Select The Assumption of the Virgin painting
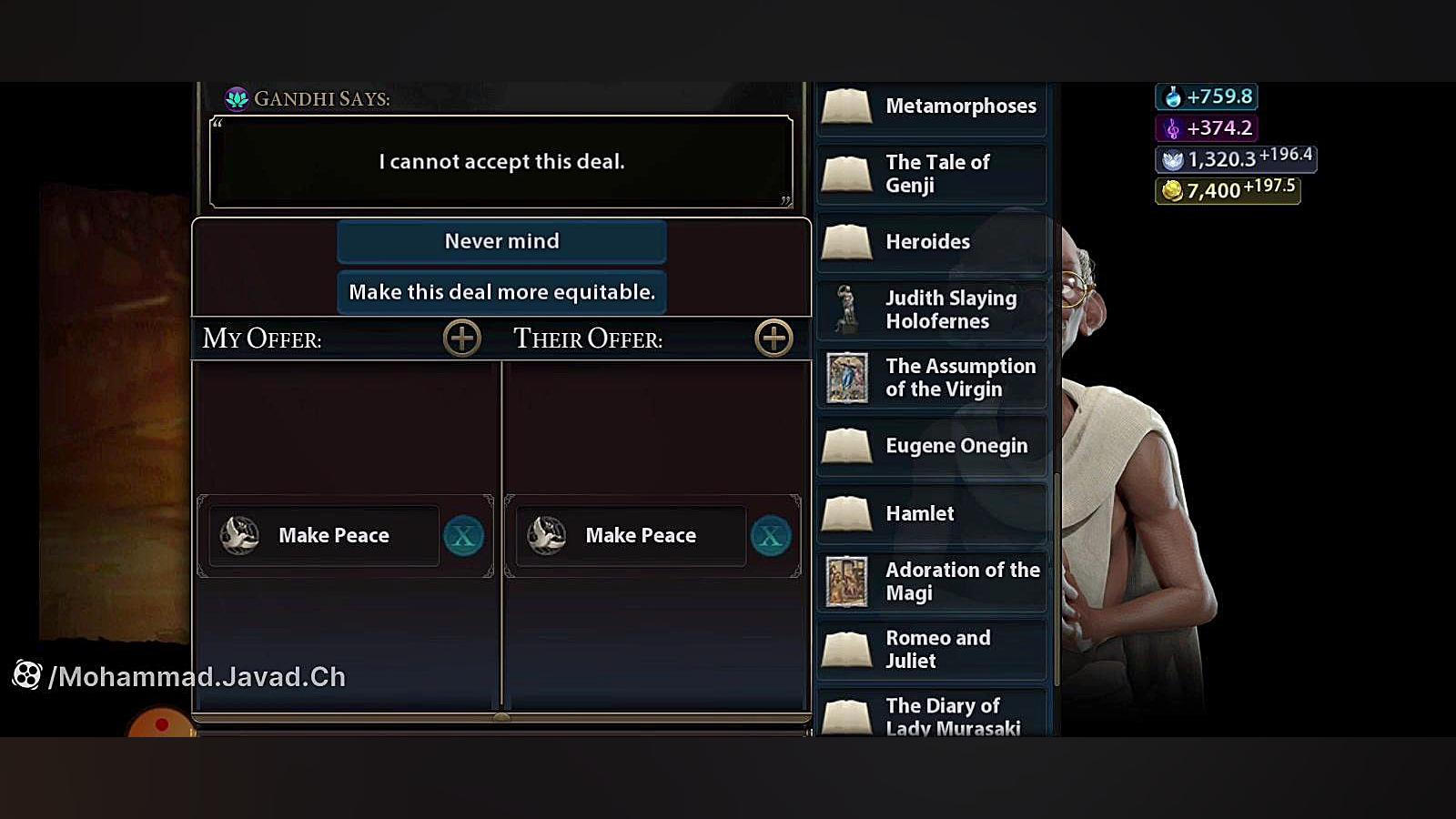 [x=932, y=378]
